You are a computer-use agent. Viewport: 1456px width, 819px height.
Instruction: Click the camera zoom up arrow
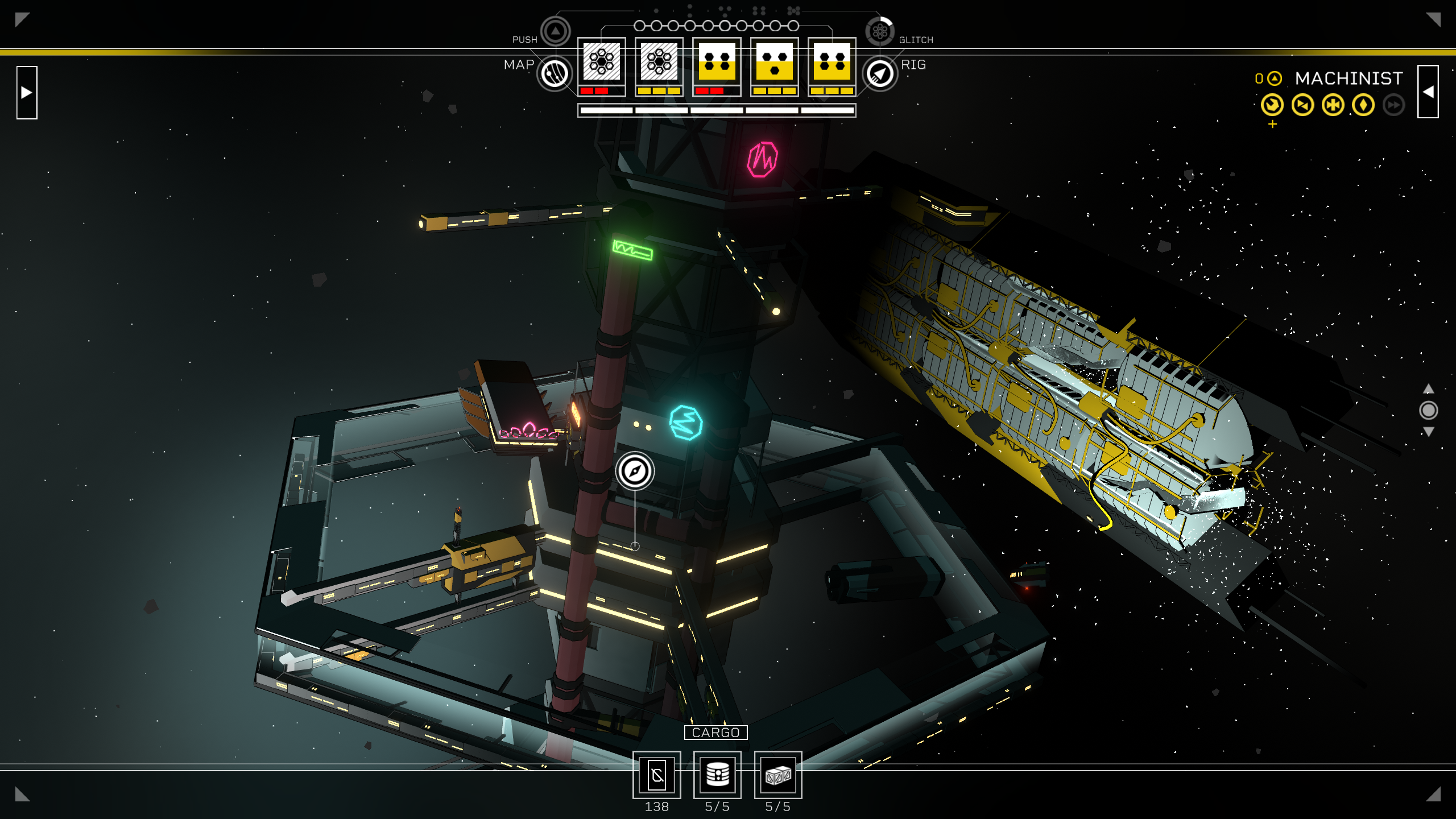pyautogui.click(x=1428, y=389)
